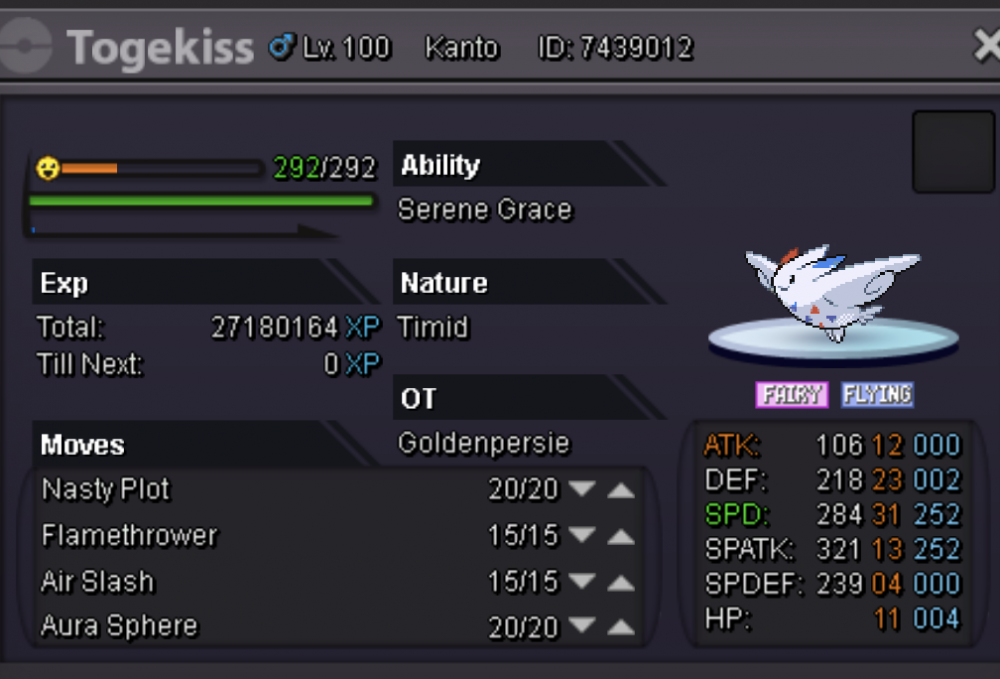Screen dimensions: 1000x679
Task: Move Air Slash up in the move list
Action: (621, 582)
